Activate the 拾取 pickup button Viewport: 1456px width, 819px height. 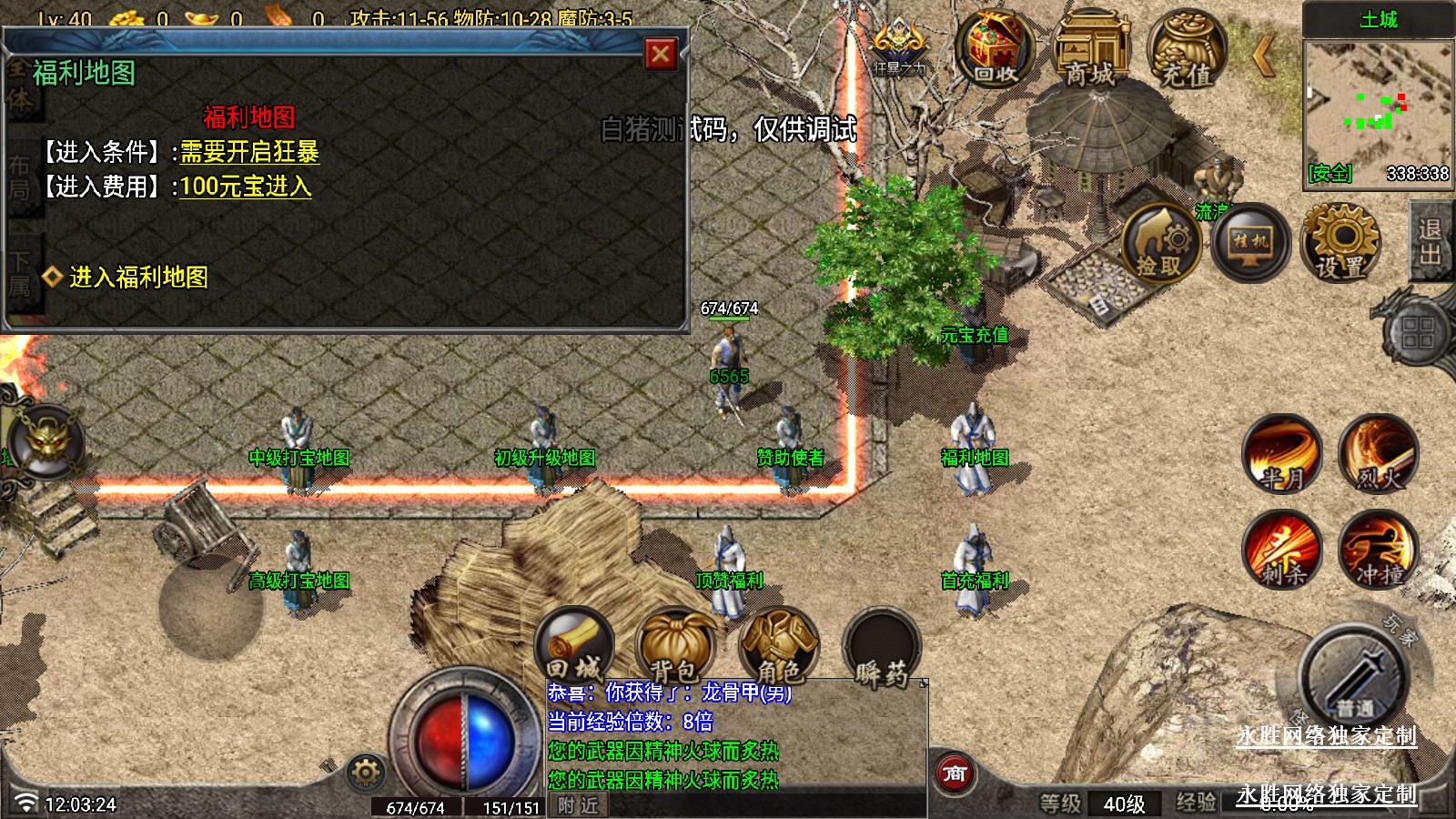pyautogui.click(x=1160, y=243)
